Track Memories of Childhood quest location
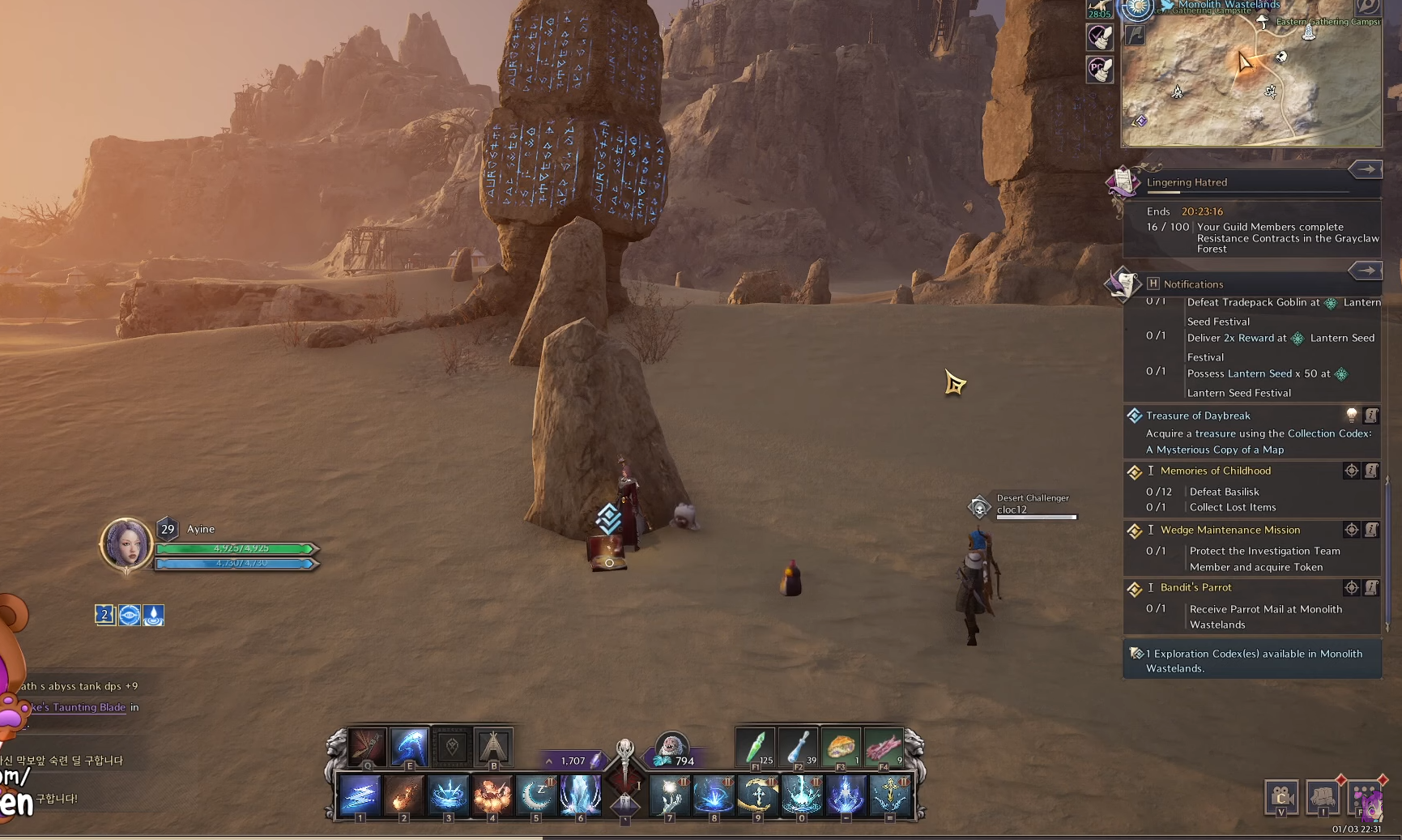 pos(1351,471)
